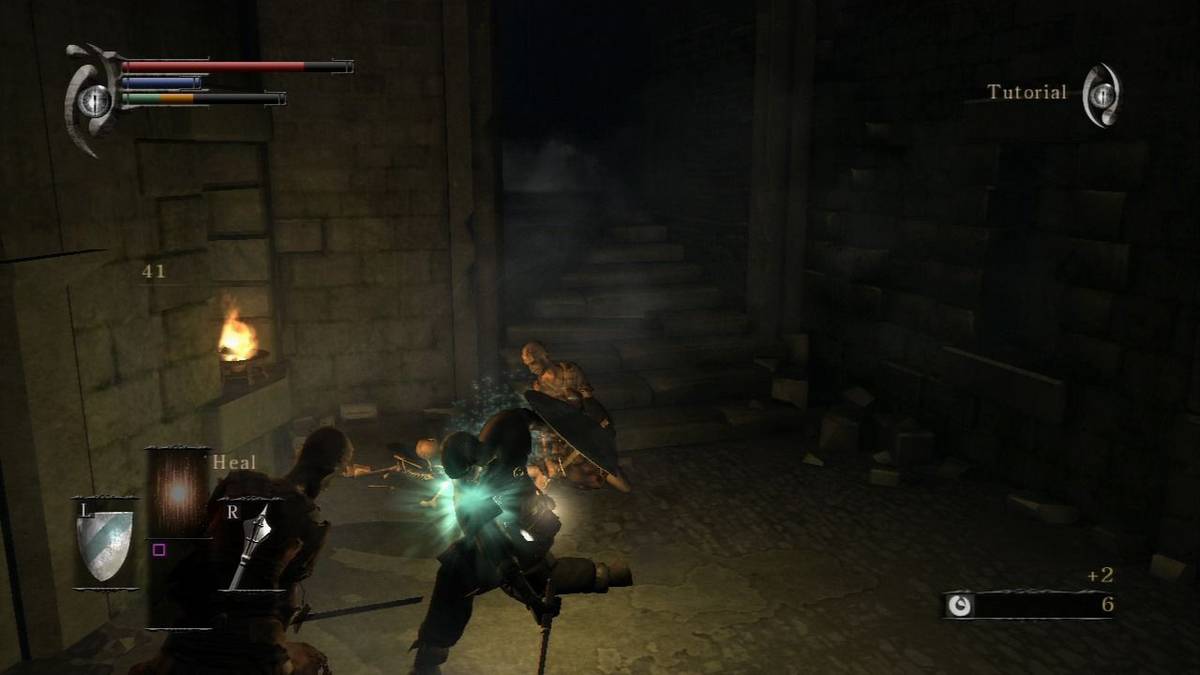Click the souls counter icon
Viewport: 1200px width, 675px height.
pos(960,605)
